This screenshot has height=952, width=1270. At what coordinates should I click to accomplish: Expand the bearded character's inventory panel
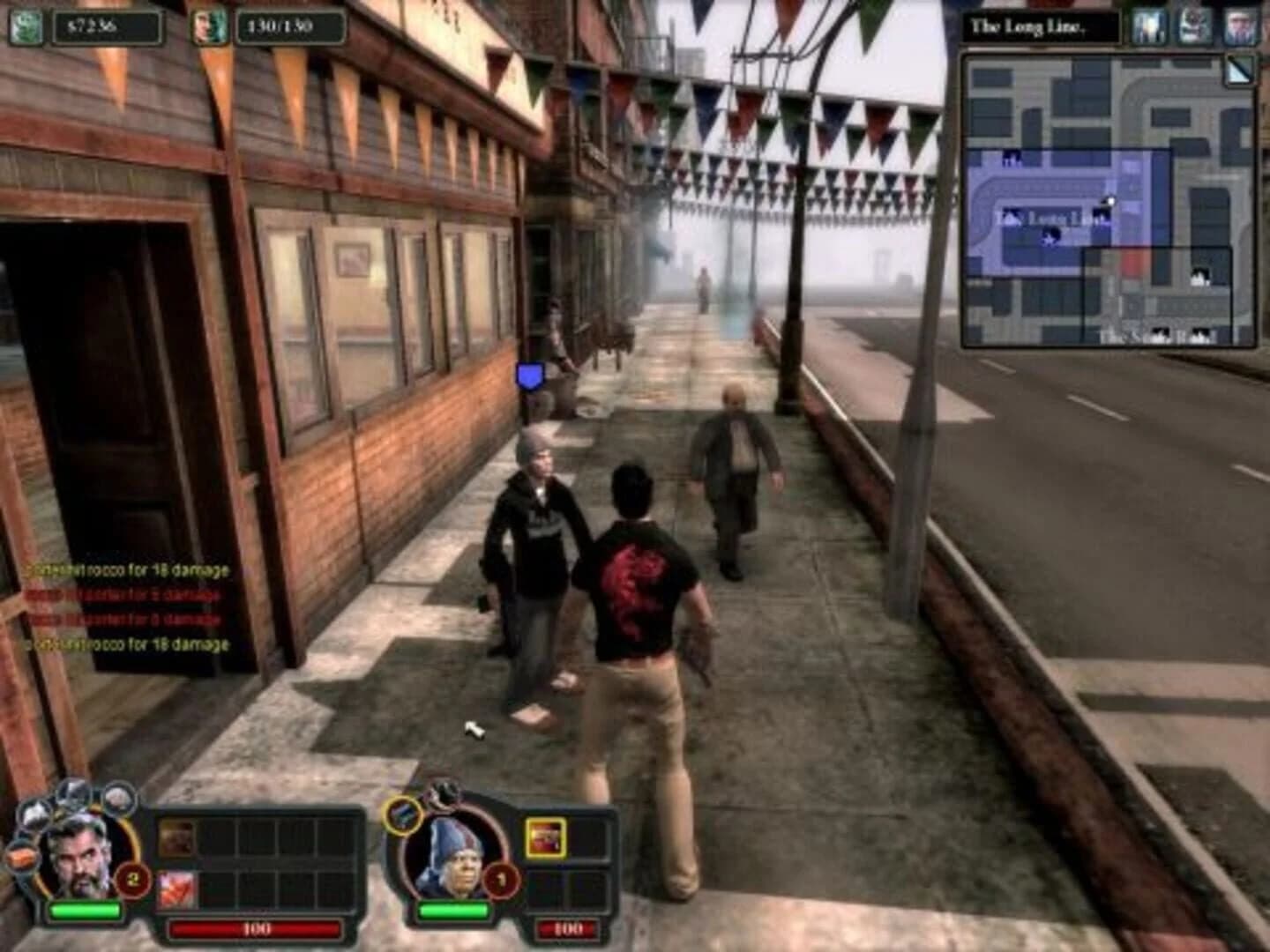click(x=256, y=864)
